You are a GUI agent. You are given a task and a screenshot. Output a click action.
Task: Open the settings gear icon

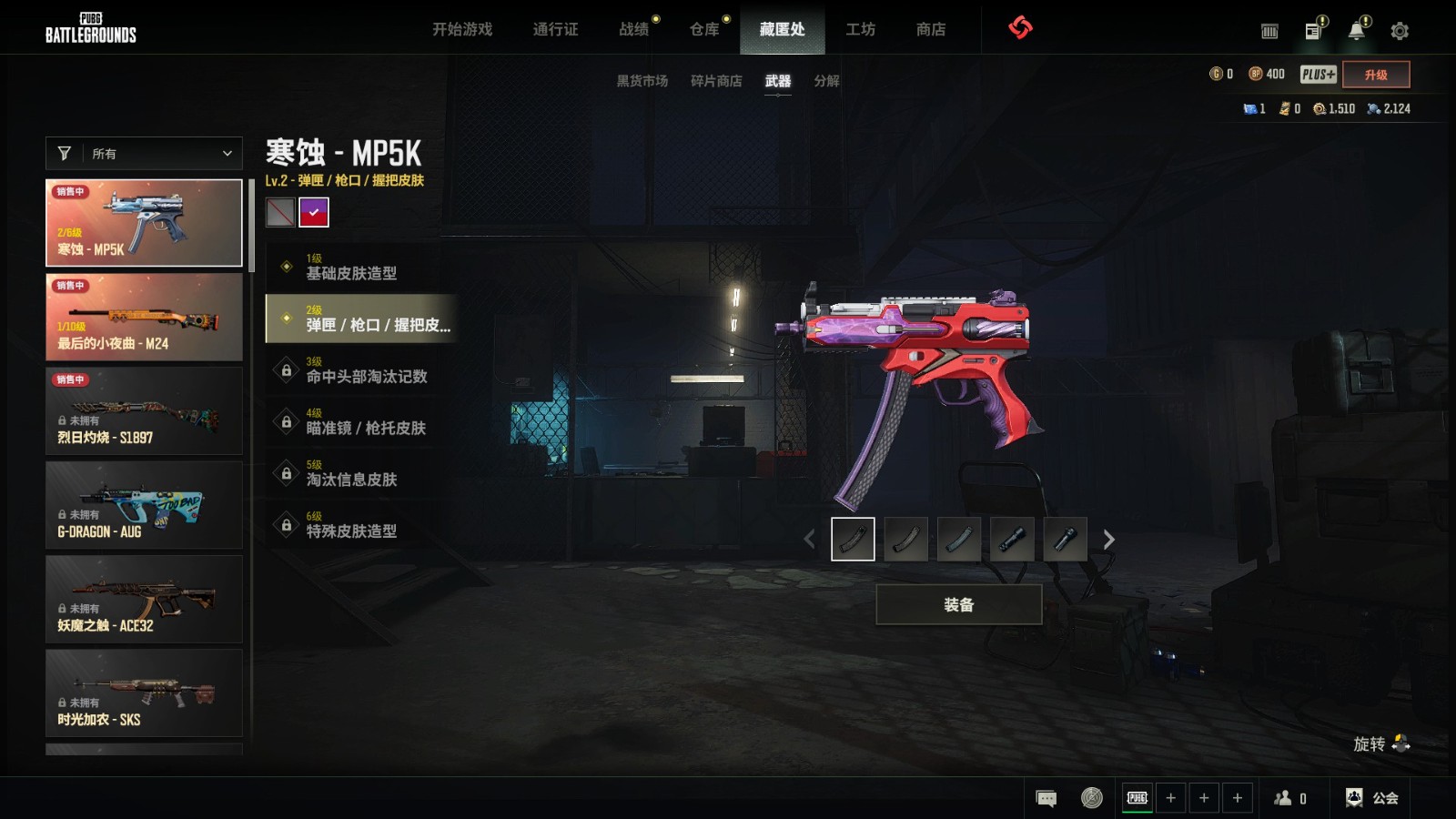(x=1400, y=31)
